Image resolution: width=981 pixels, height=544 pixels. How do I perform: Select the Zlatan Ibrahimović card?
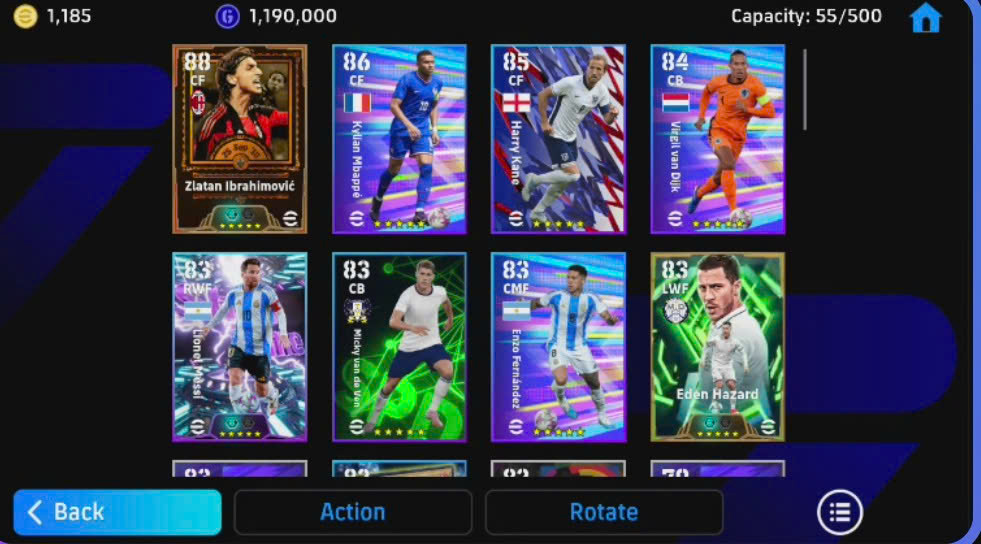(x=240, y=139)
